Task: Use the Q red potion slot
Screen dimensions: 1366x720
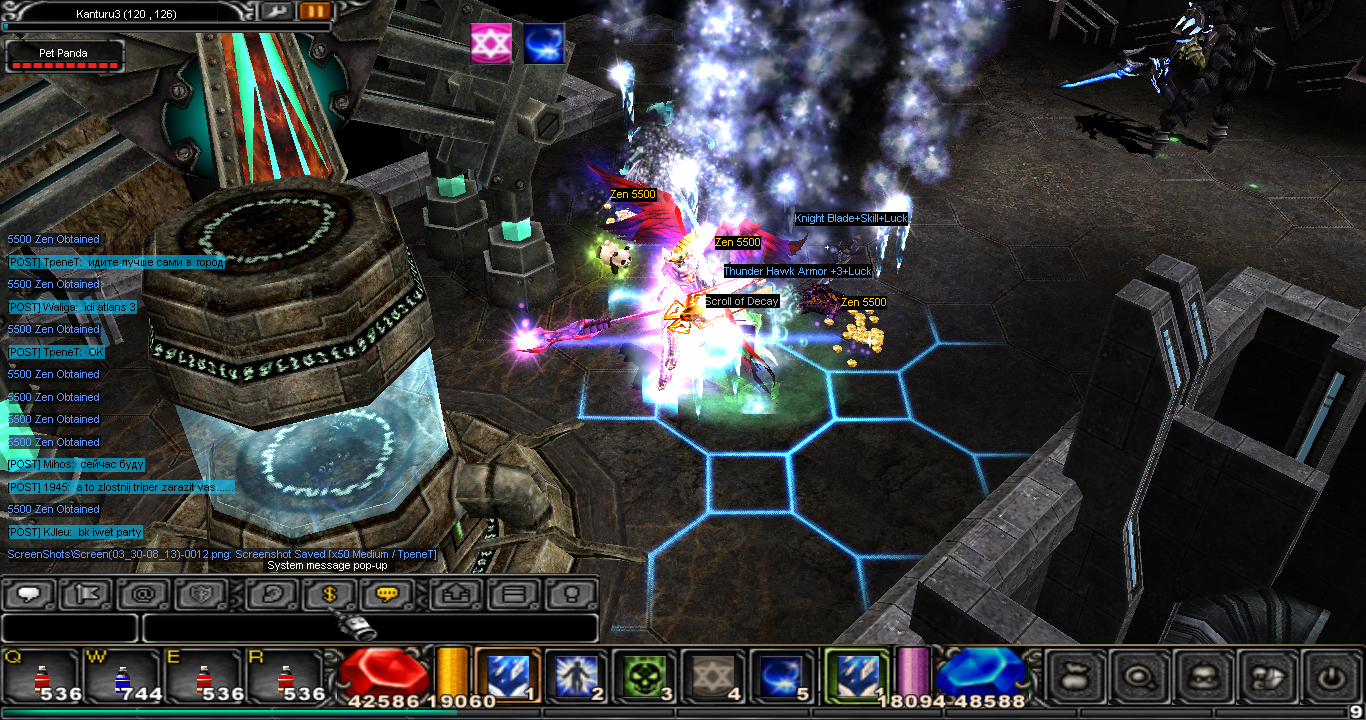Action: click(x=41, y=676)
